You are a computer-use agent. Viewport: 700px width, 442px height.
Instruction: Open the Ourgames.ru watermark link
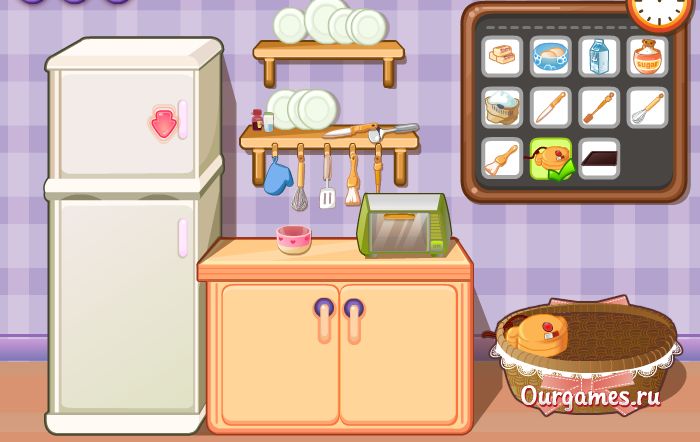coord(590,396)
